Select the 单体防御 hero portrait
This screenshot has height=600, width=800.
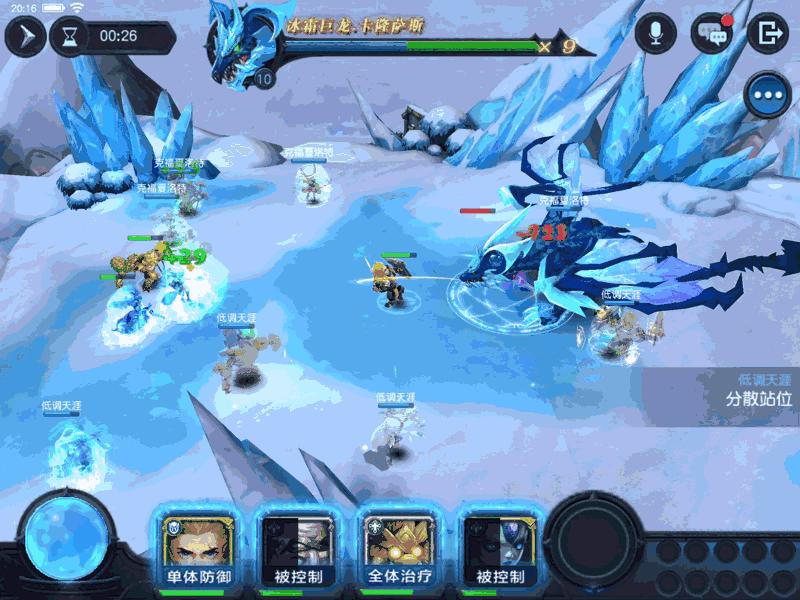(196, 546)
